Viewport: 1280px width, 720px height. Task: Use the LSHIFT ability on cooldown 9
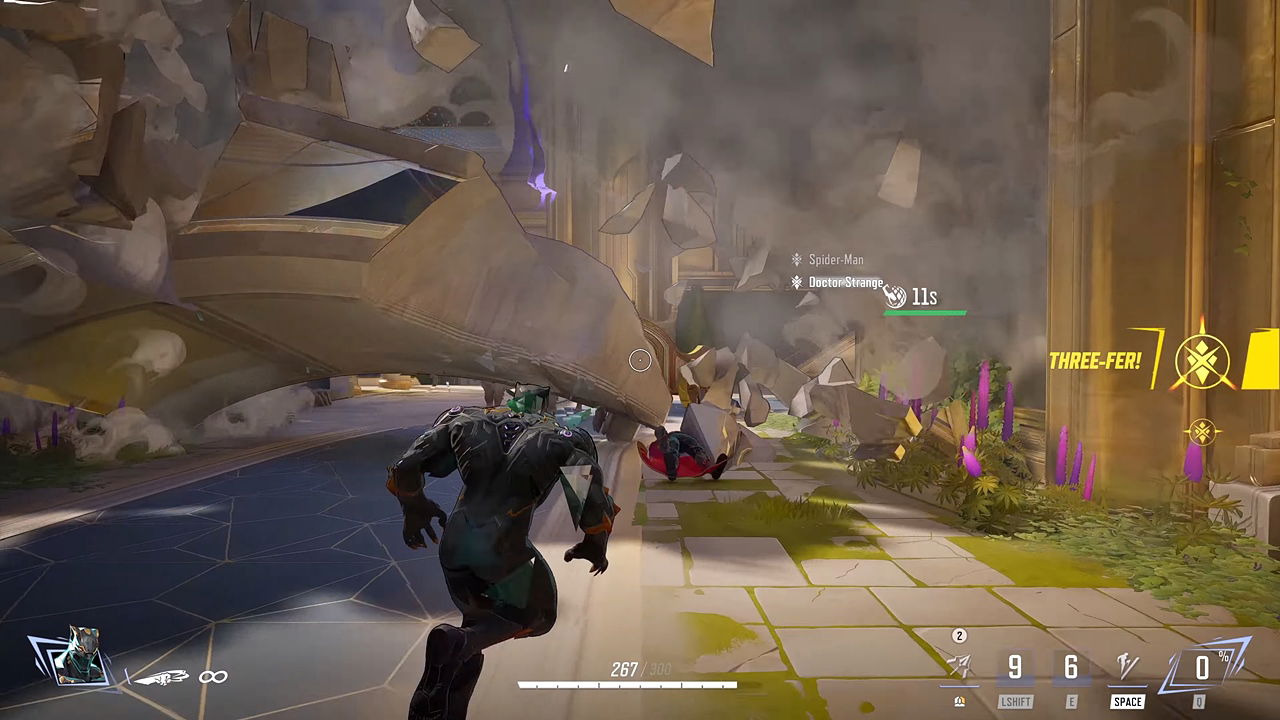[1015, 668]
